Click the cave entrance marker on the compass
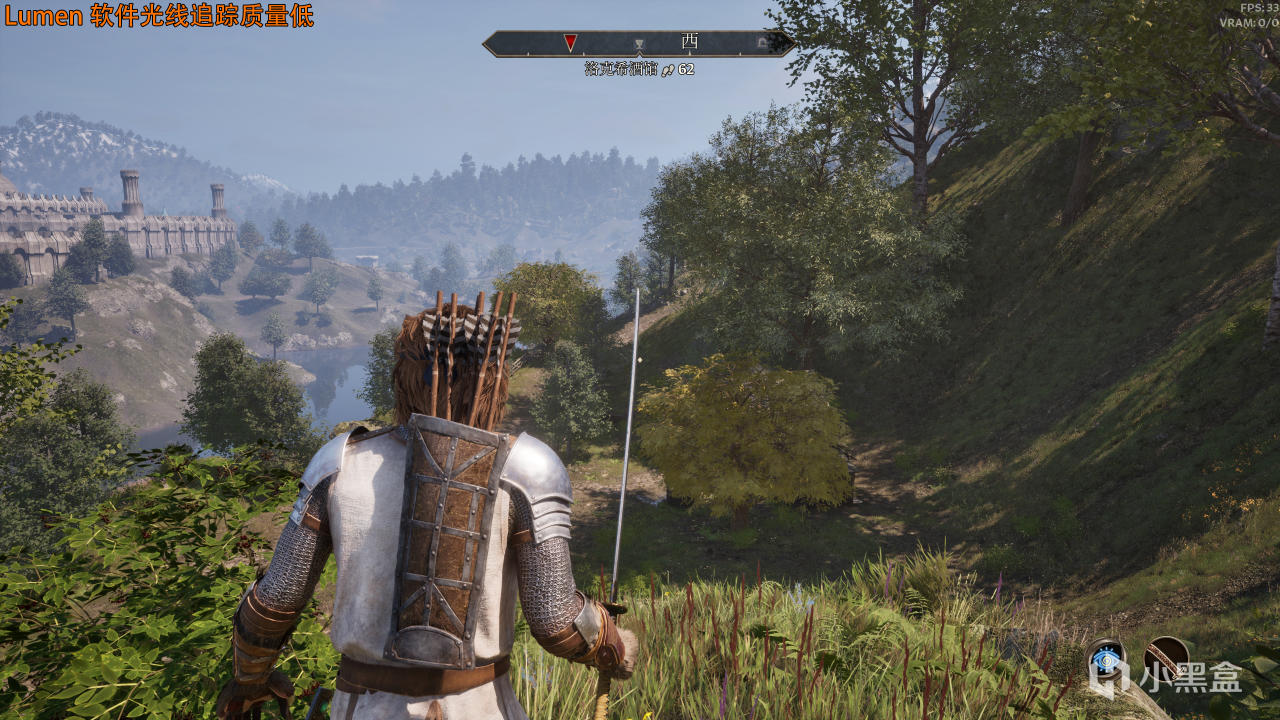Viewport: 1280px width, 720px height. (x=762, y=43)
